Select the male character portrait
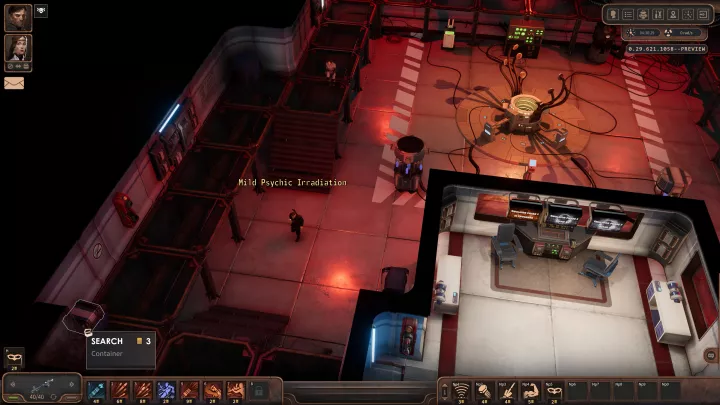The image size is (720, 405). click(x=17, y=17)
